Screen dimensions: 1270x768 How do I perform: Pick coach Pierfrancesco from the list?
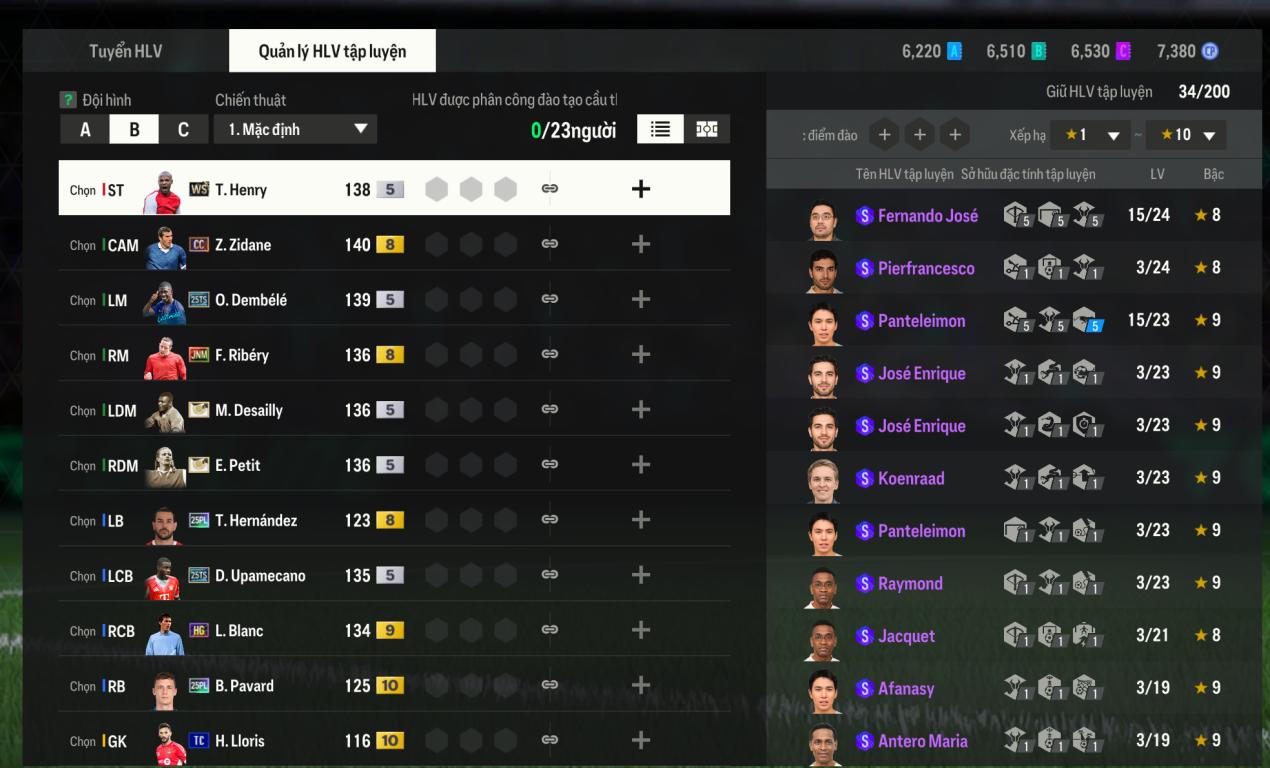pos(925,268)
